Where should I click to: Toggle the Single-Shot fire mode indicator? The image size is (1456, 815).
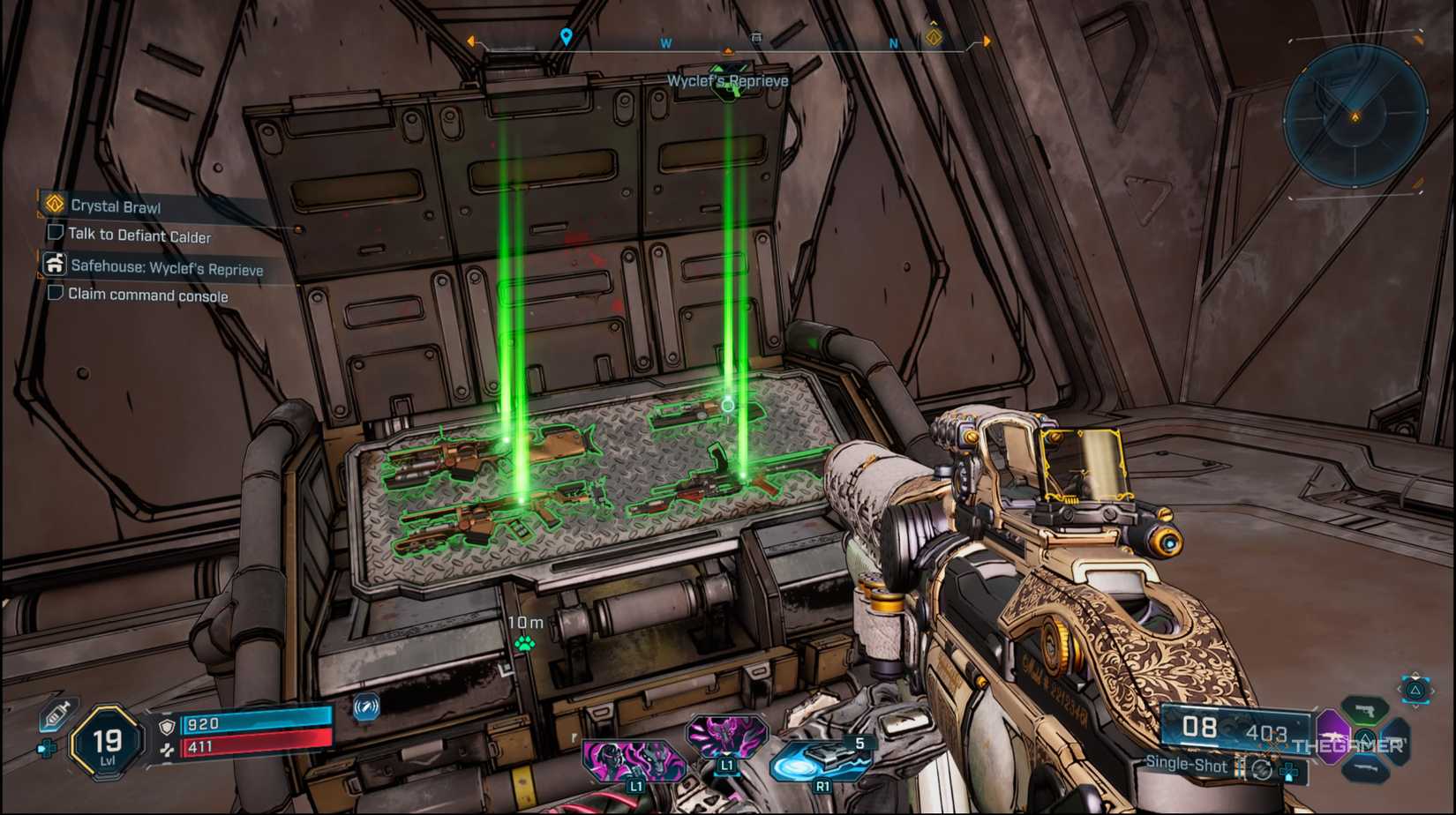click(1187, 765)
